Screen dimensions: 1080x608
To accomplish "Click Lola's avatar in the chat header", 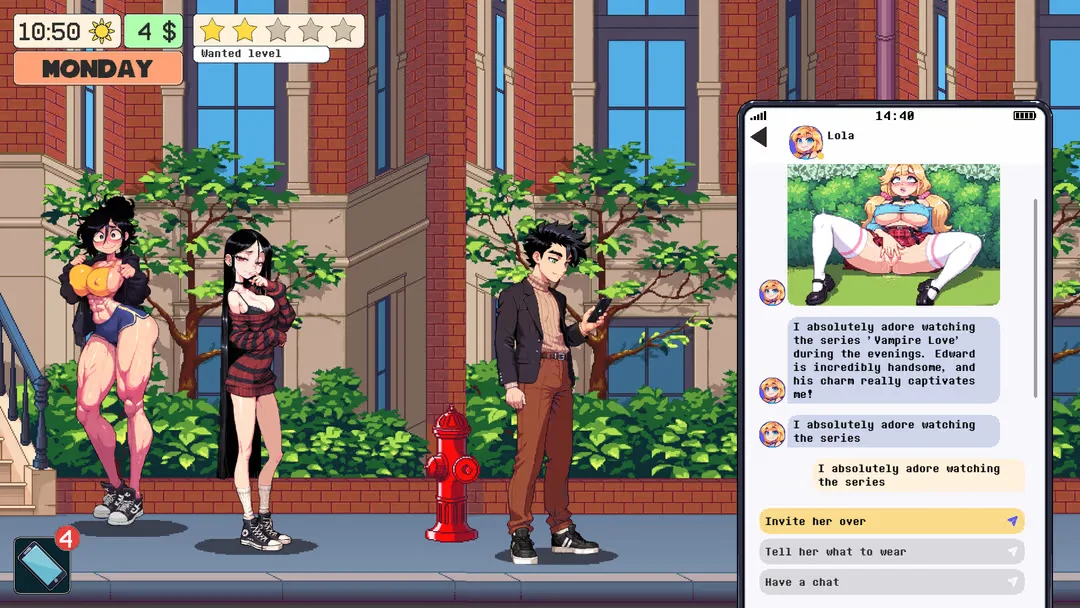I will pyautogui.click(x=805, y=142).
